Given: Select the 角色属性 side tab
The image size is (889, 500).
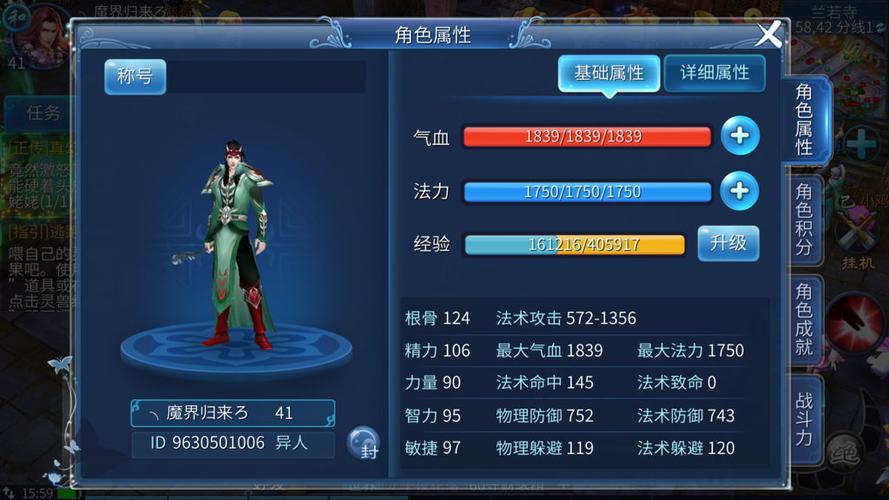Looking at the screenshot, I should 804,120.
